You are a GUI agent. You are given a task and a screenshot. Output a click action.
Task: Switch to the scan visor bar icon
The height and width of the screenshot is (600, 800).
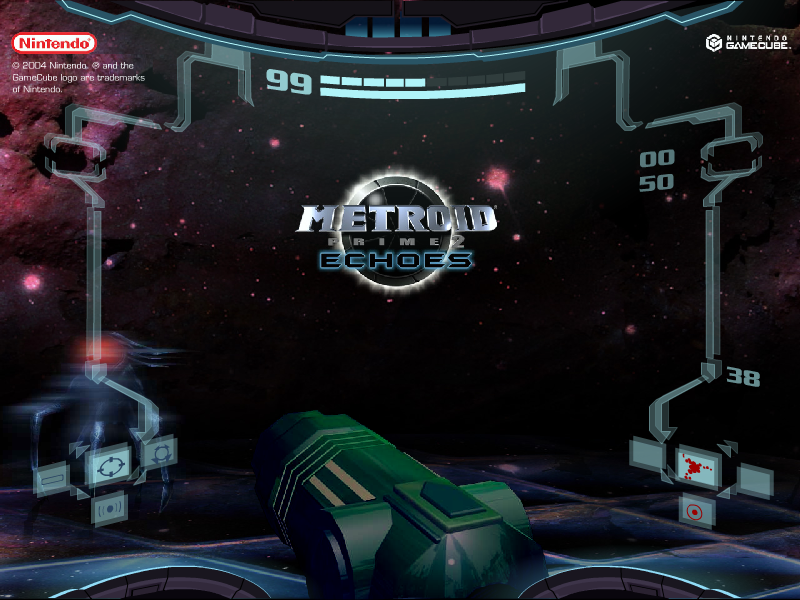51,481
